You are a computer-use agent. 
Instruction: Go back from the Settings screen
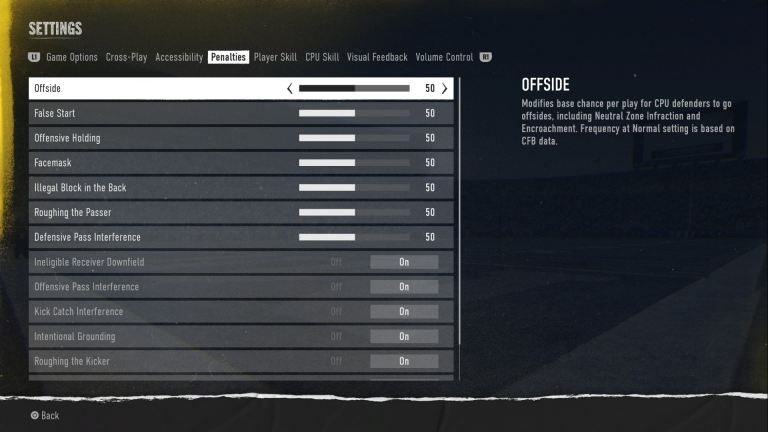pos(44,415)
